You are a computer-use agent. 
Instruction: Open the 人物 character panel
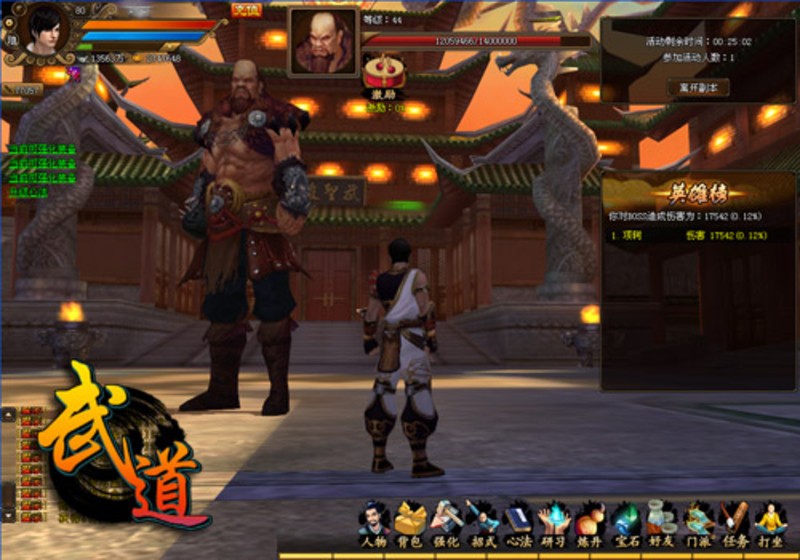(374, 522)
